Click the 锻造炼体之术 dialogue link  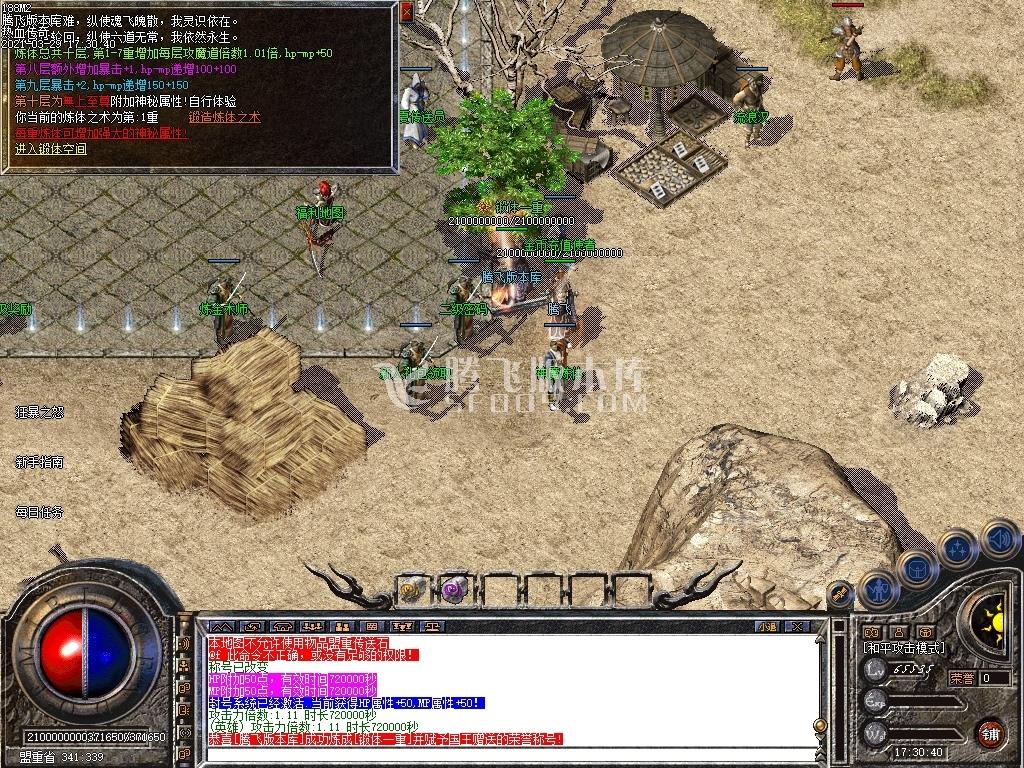(x=224, y=117)
